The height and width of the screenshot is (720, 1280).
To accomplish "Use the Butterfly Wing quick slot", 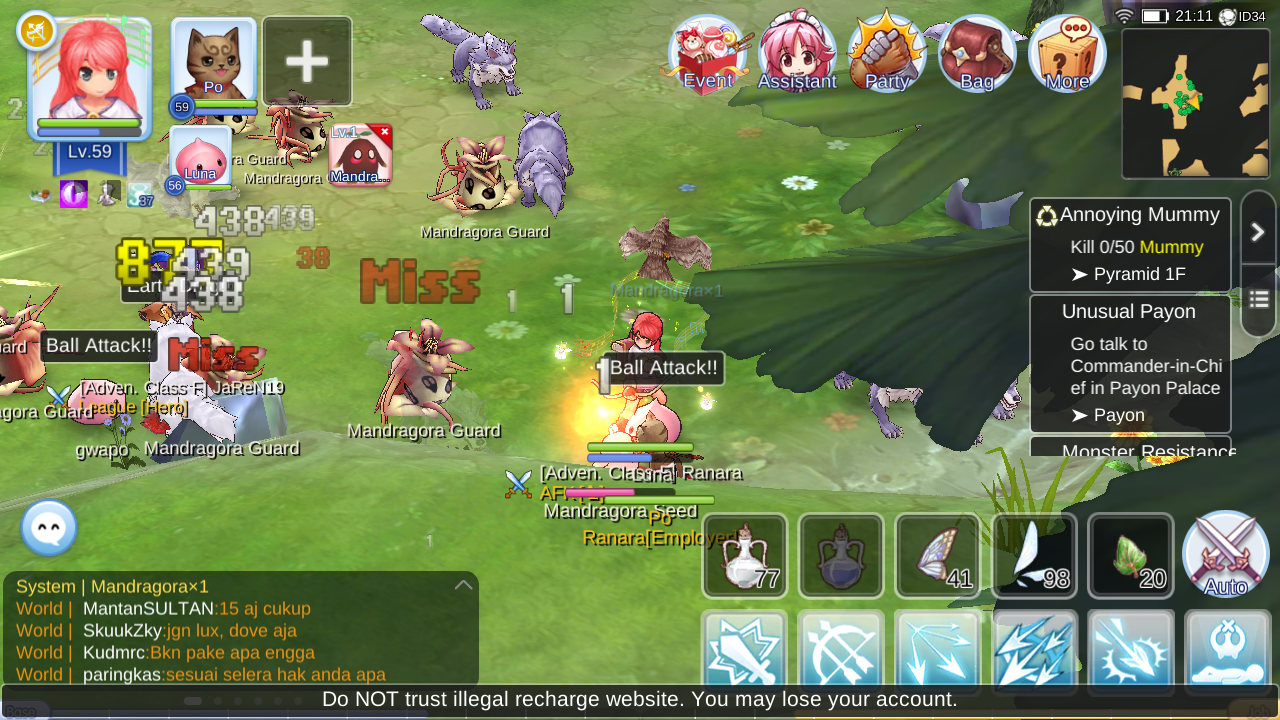I will click(x=937, y=556).
